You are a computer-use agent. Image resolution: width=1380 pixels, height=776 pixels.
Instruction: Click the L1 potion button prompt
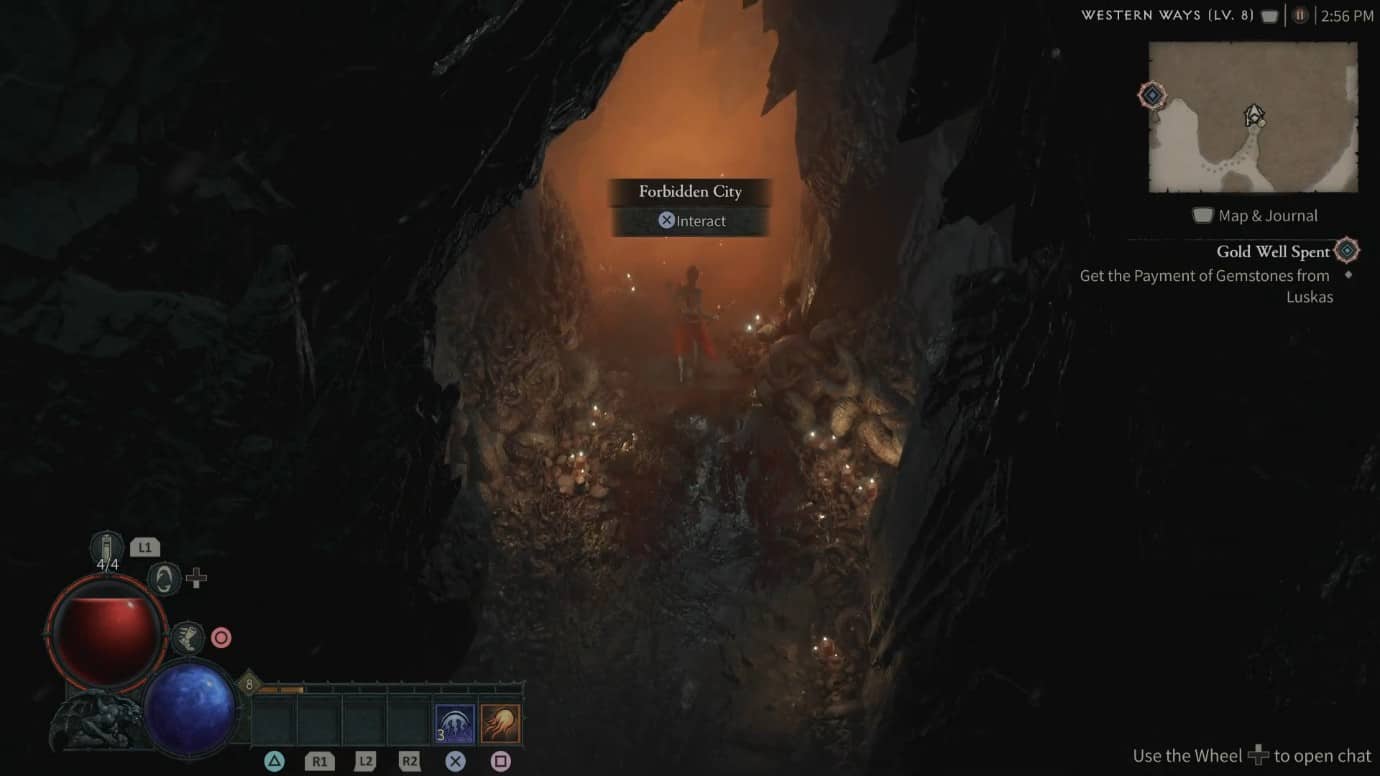click(144, 546)
